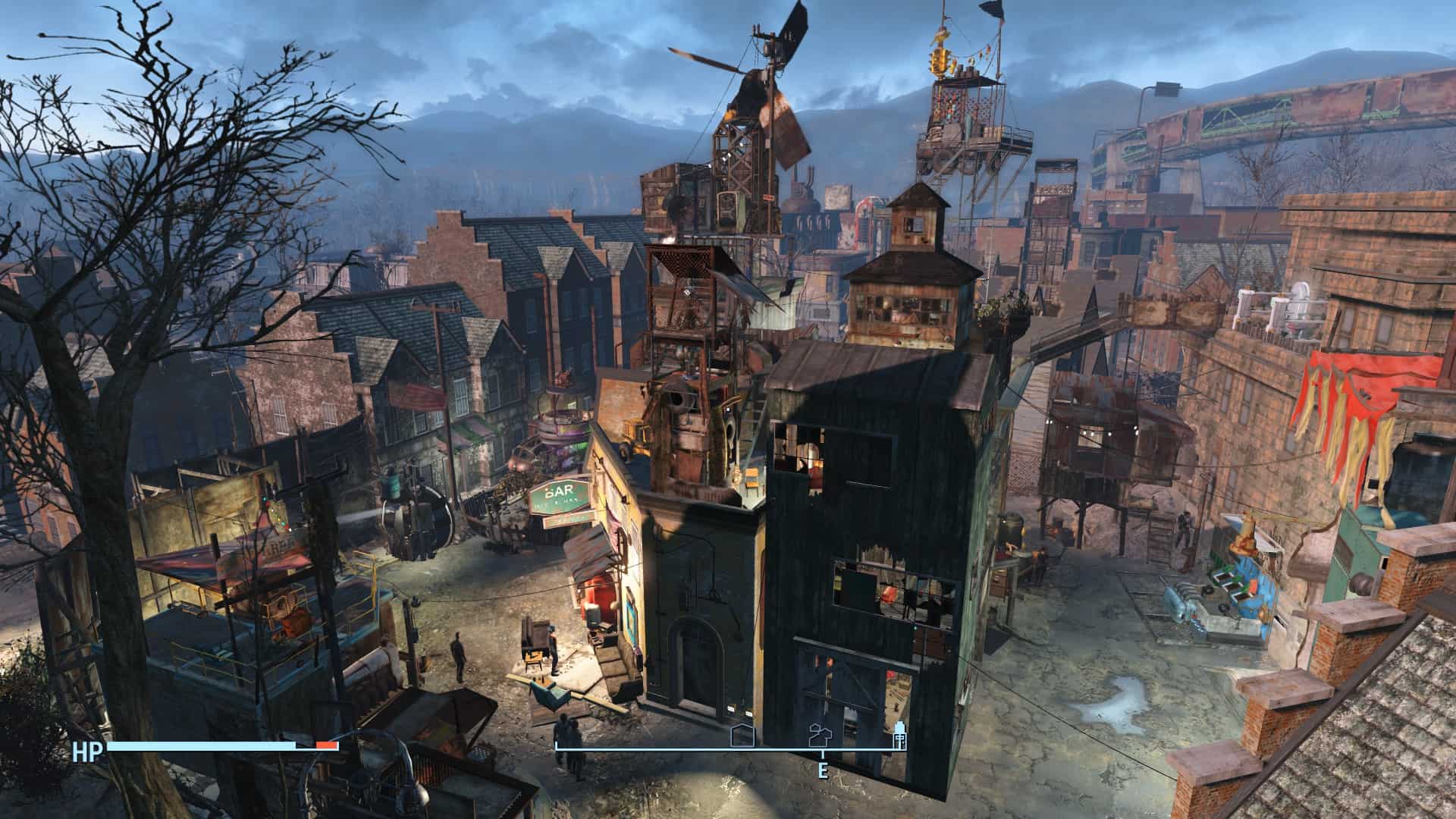Select the double-house settlement marker on the compass
The height and width of the screenshot is (819, 1456).
pos(821,733)
